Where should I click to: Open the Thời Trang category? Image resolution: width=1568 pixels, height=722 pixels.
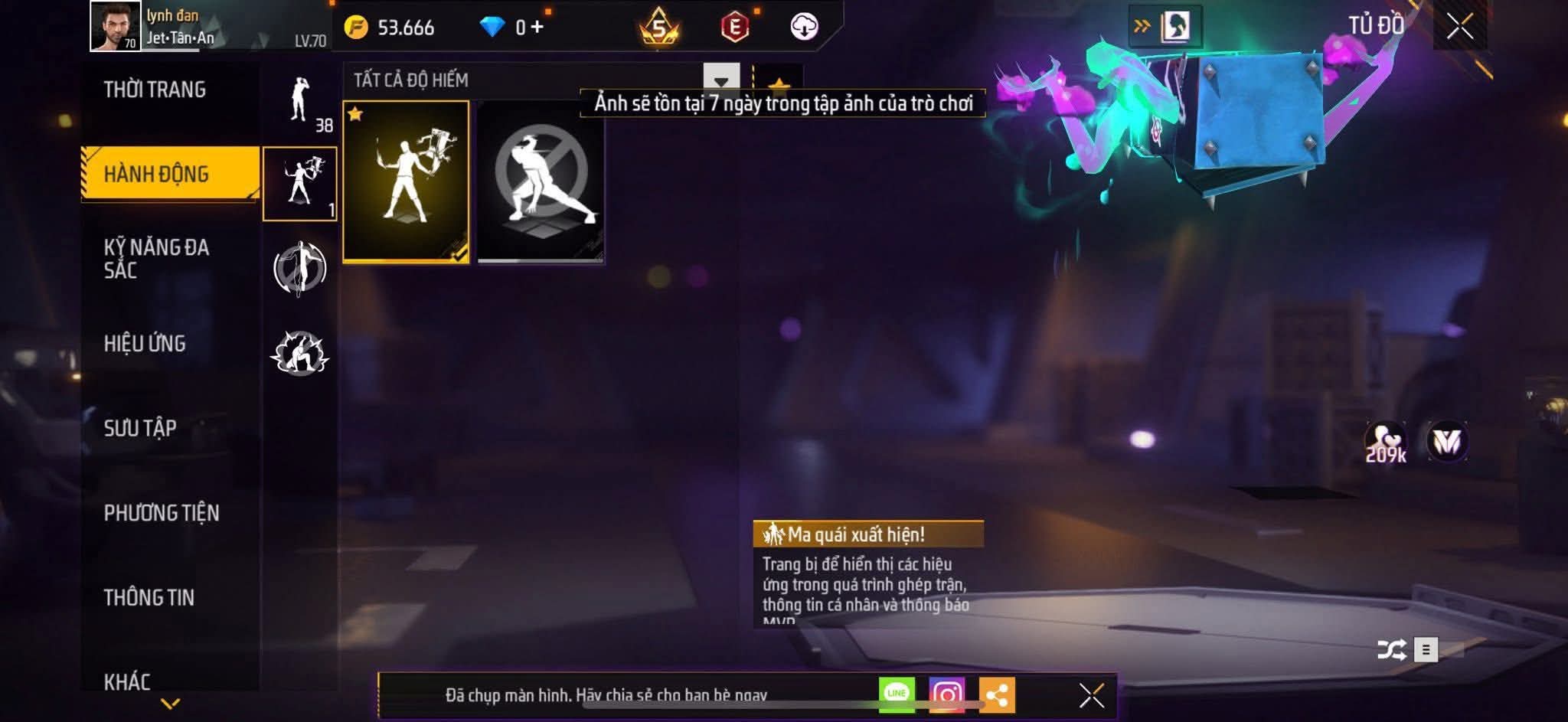[155, 90]
